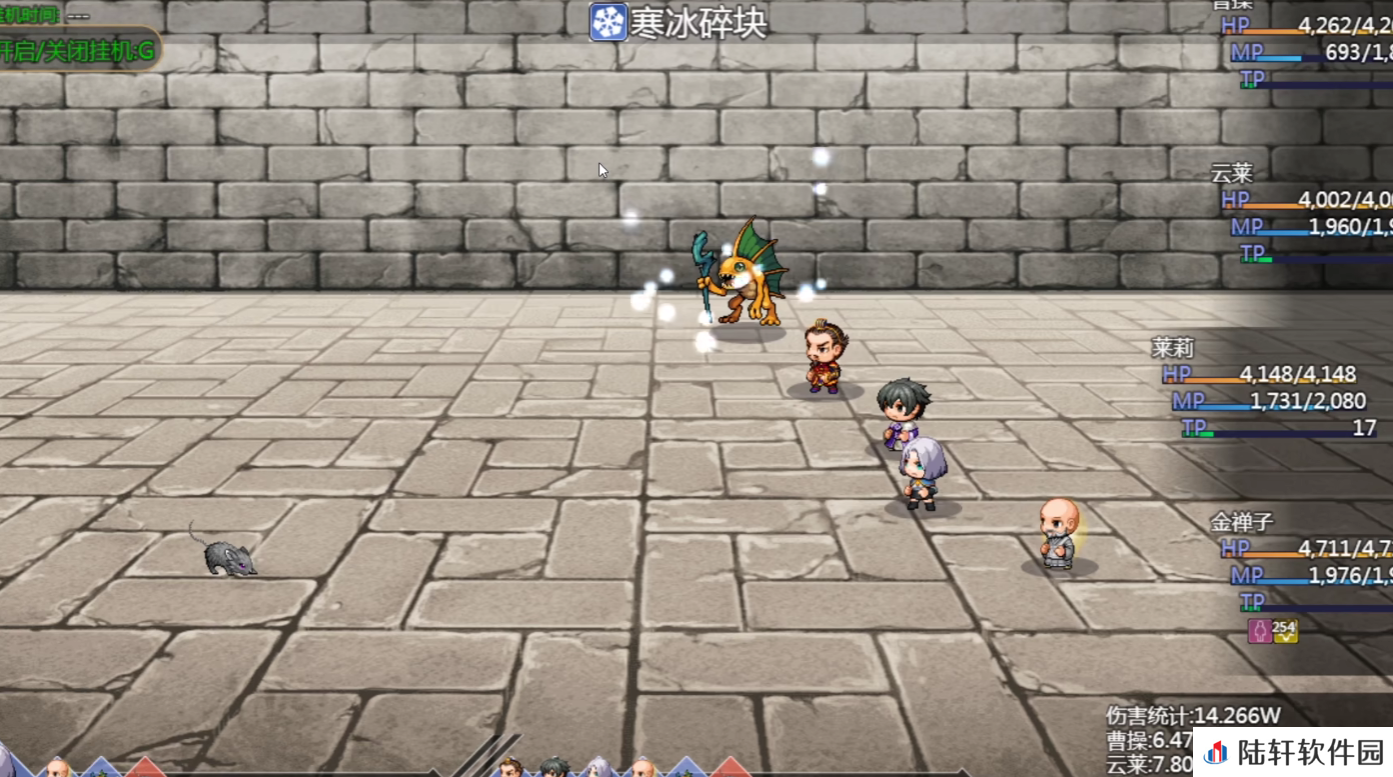
Task: Choose 云莱 in the party status list
Action: click(x=1231, y=173)
